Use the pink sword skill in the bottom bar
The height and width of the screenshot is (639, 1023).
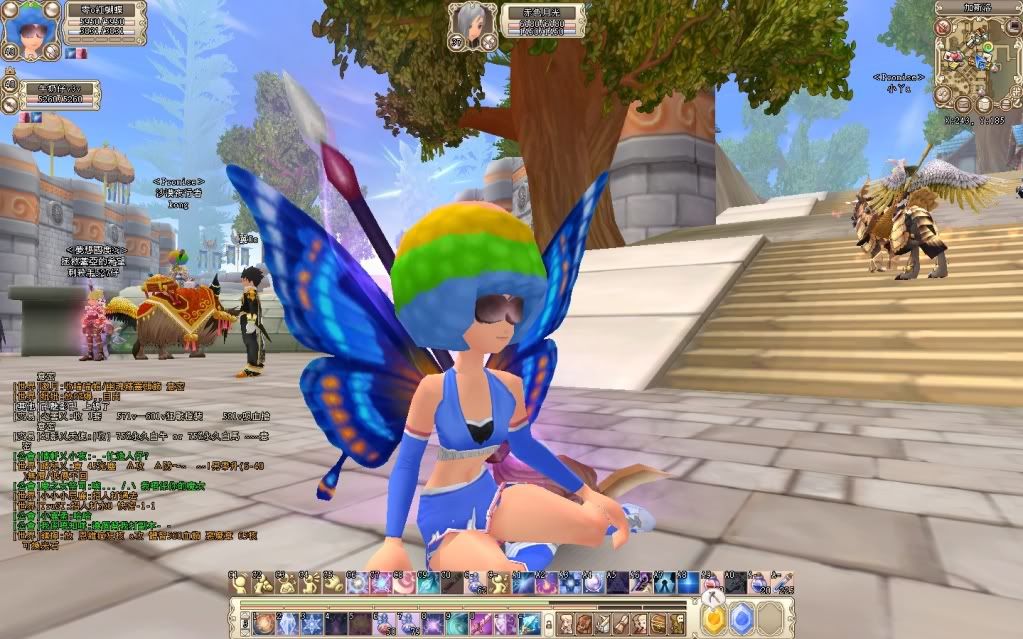482,623
